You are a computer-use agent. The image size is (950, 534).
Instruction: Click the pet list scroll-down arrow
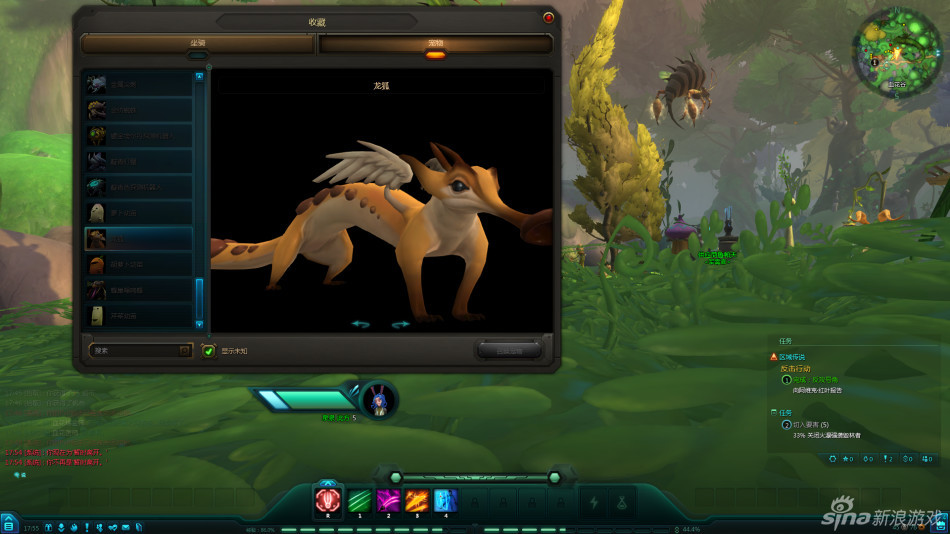click(x=199, y=324)
